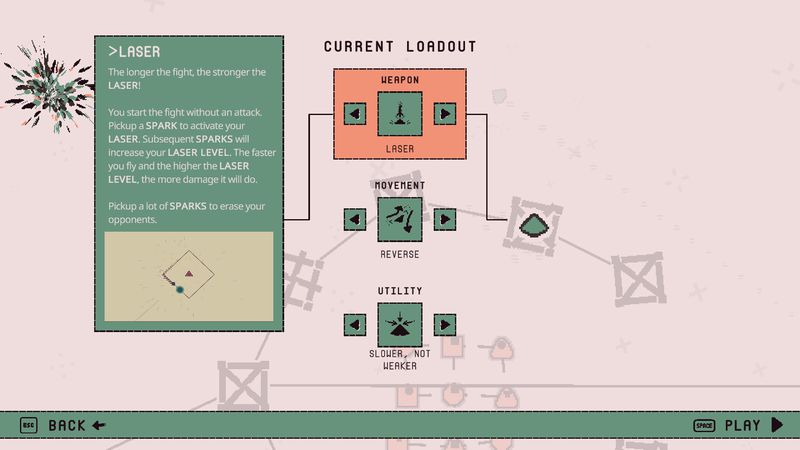View the Laser preview thumbnail
The image size is (800, 450).
click(x=188, y=279)
